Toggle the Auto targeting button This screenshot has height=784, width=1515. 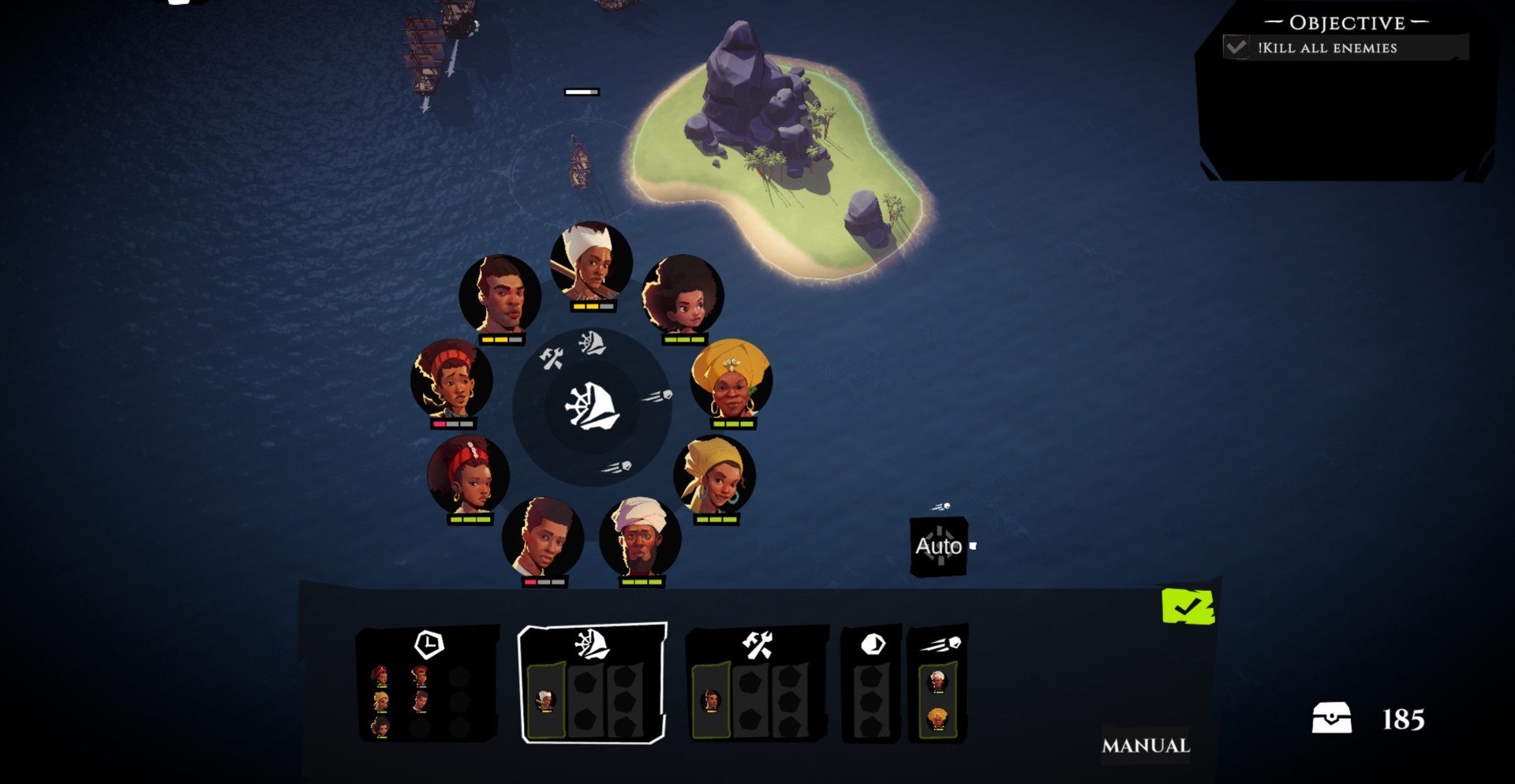938,546
